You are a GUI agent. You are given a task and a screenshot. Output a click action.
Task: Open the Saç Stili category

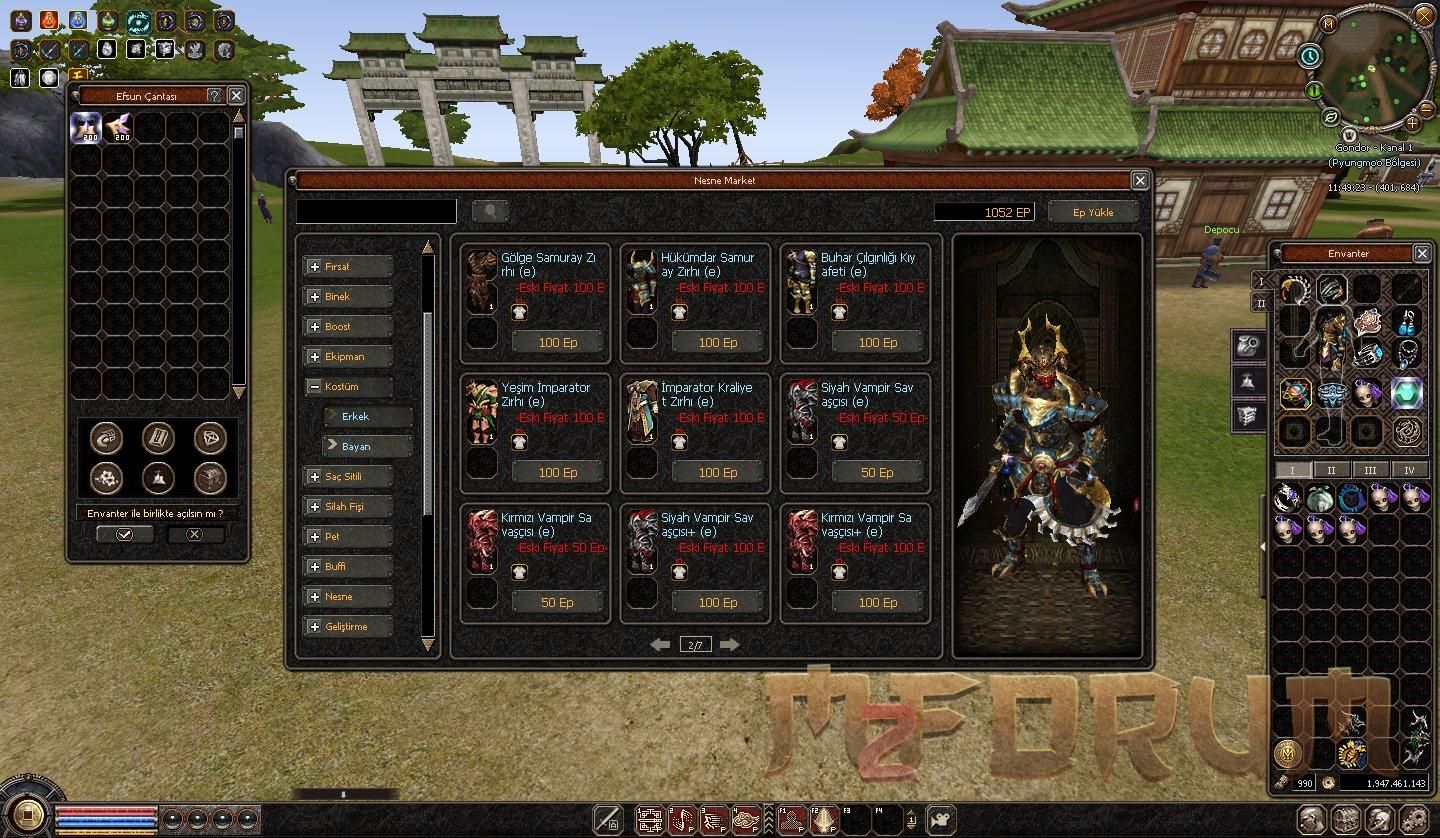tap(348, 477)
